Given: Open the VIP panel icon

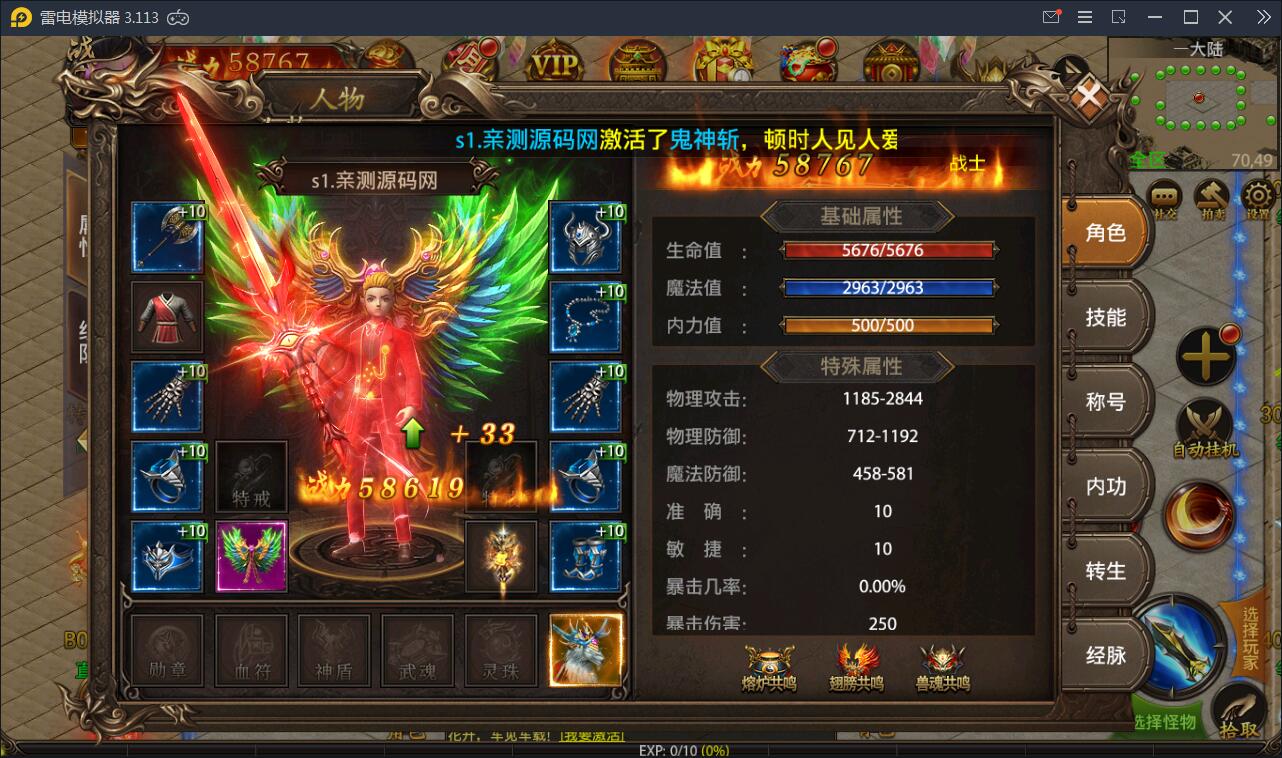Looking at the screenshot, I should [554, 60].
